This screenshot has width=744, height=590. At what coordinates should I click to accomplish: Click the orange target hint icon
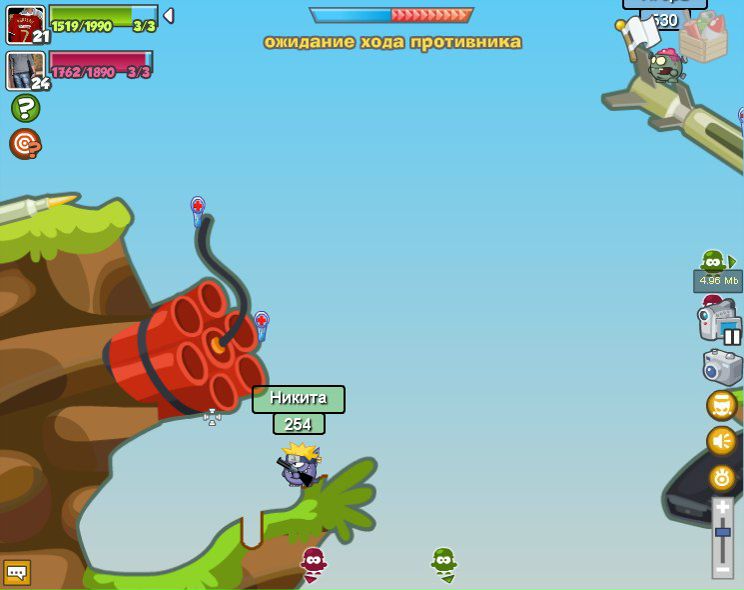[25, 144]
